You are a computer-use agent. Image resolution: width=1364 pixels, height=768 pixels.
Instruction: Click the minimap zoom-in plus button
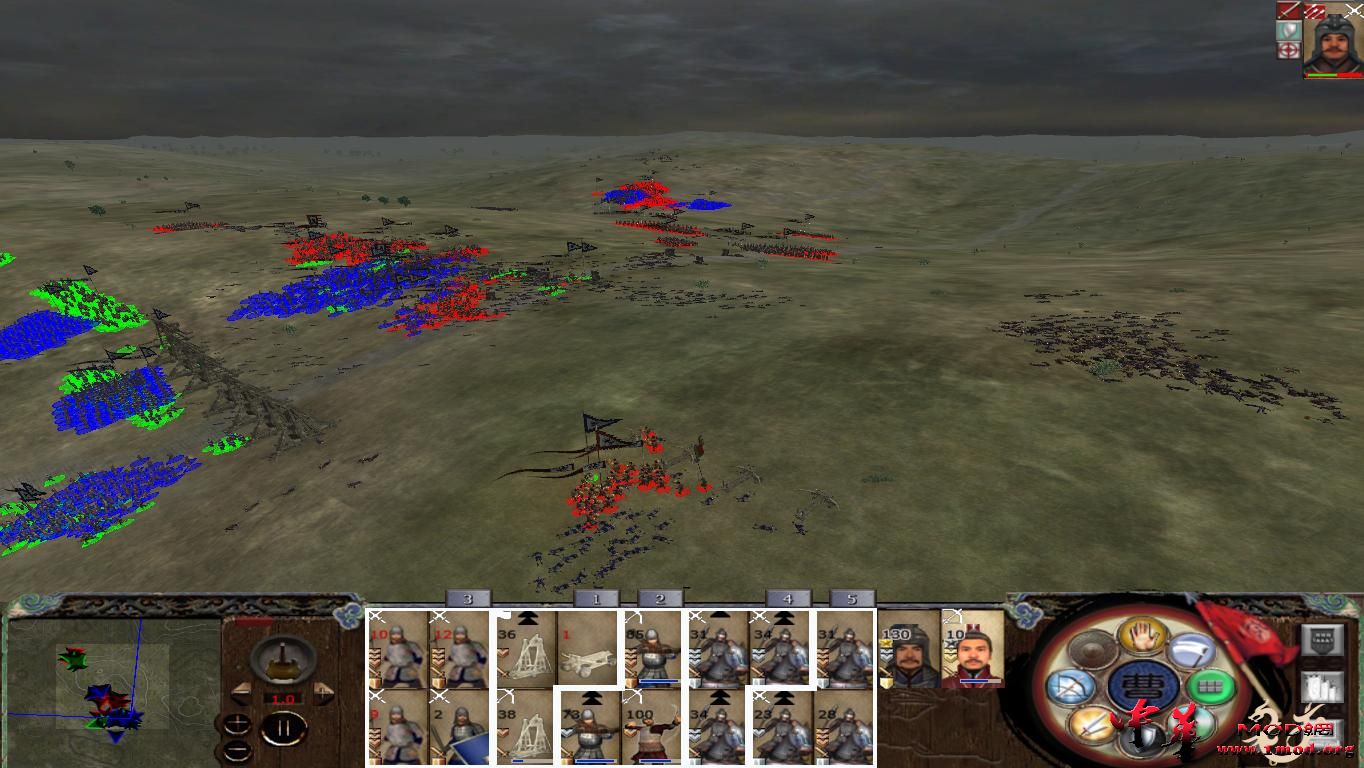pos(237,725)
